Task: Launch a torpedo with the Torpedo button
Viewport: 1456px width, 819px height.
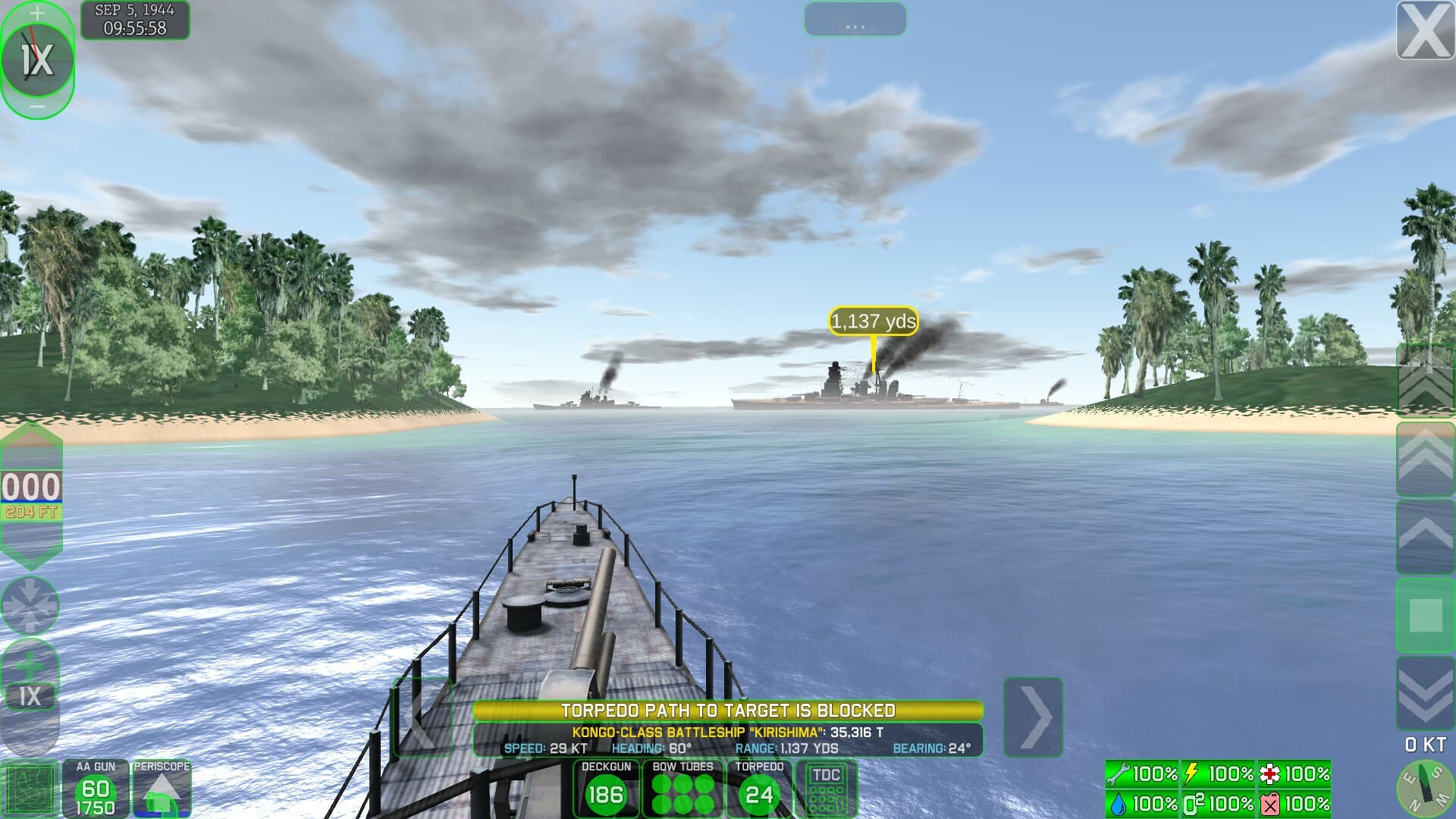Action: [759, 789]
